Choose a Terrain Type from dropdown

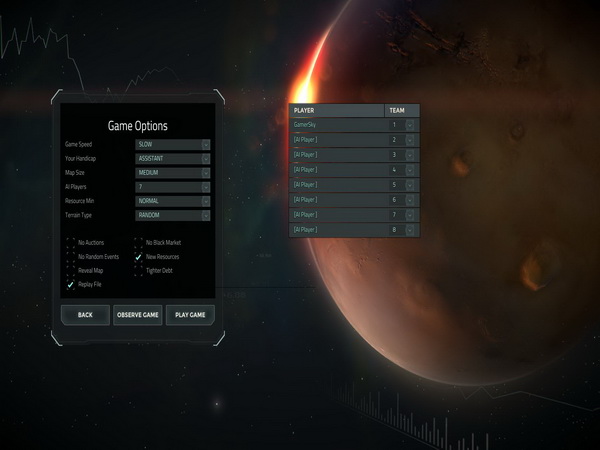pos(173,215)
